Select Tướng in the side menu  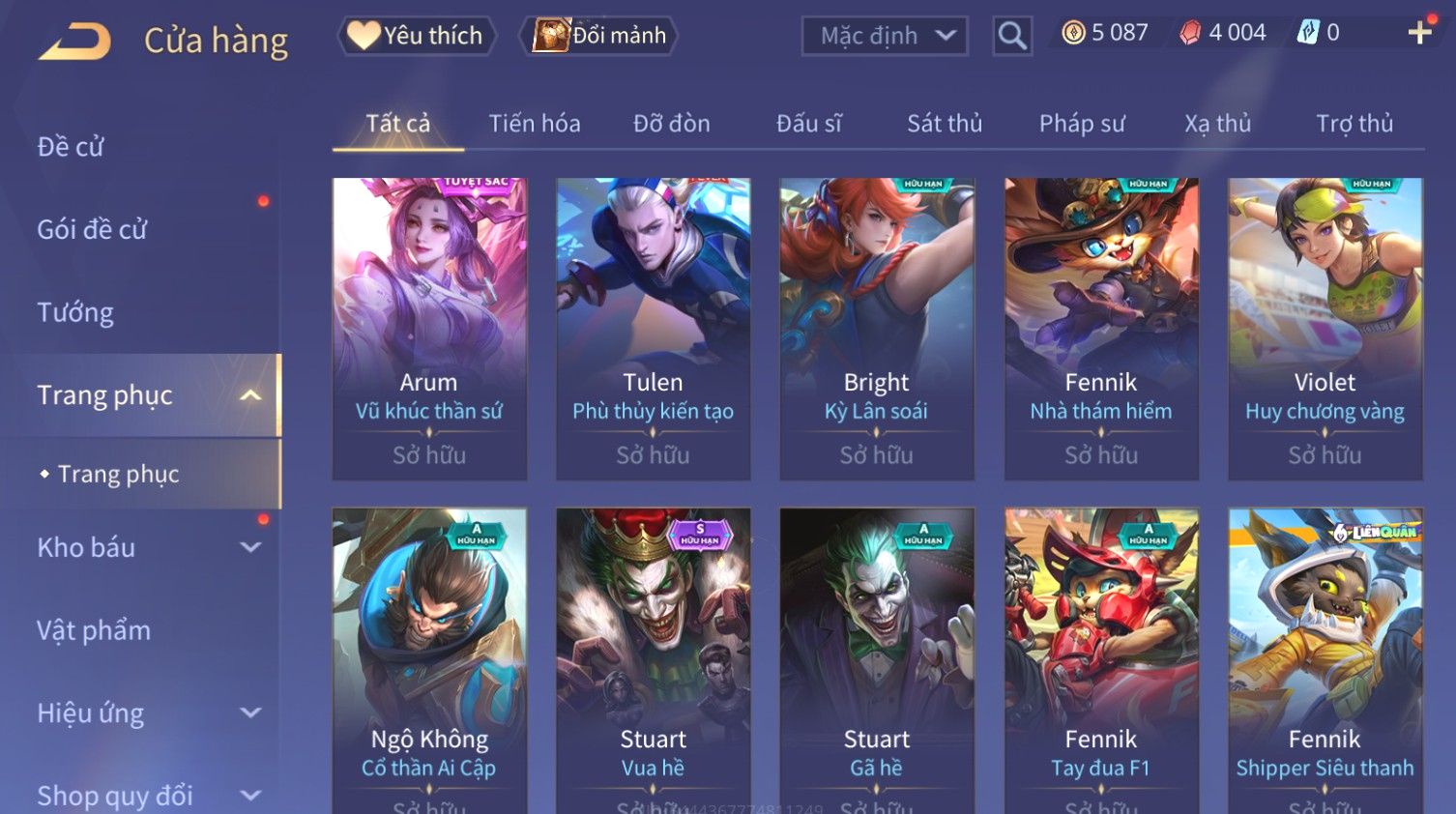[x=75, y=312]
